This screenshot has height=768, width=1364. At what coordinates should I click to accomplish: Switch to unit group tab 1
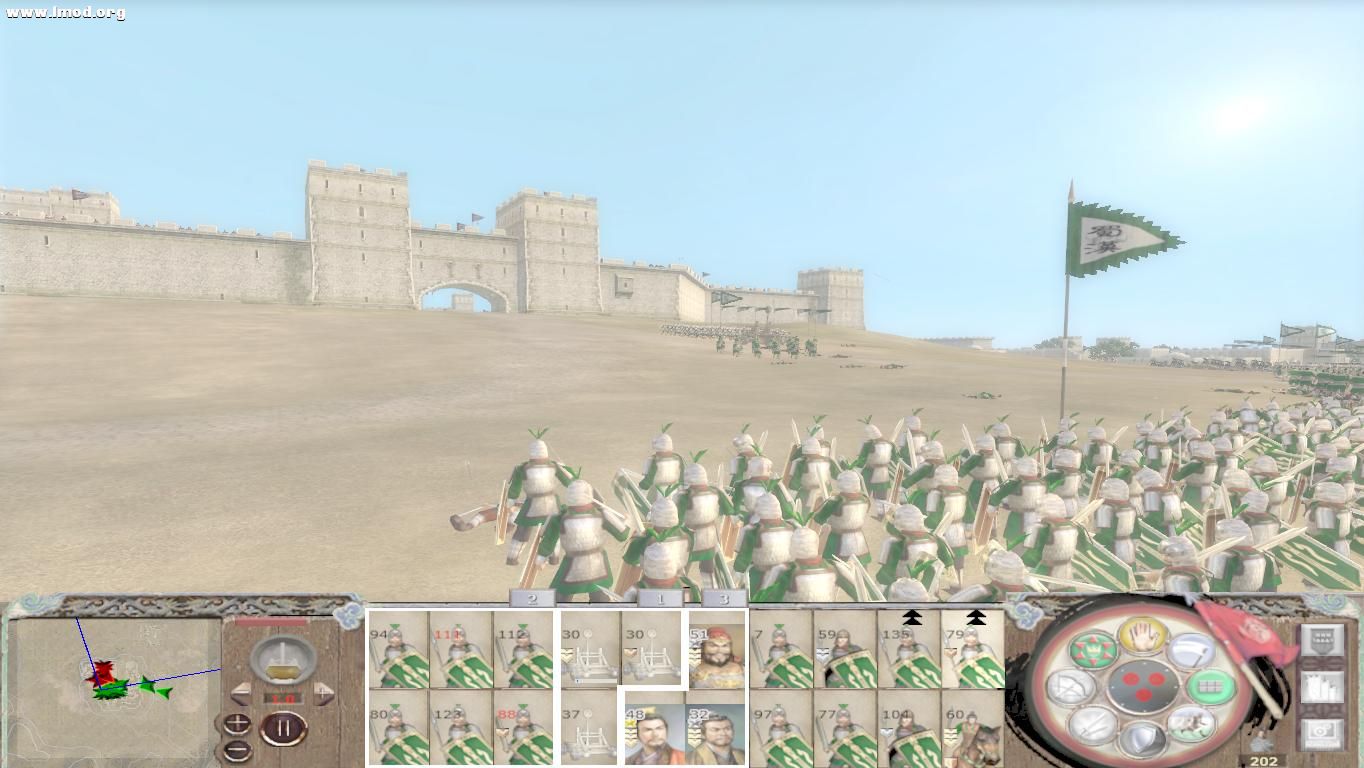tap(660, 598)
